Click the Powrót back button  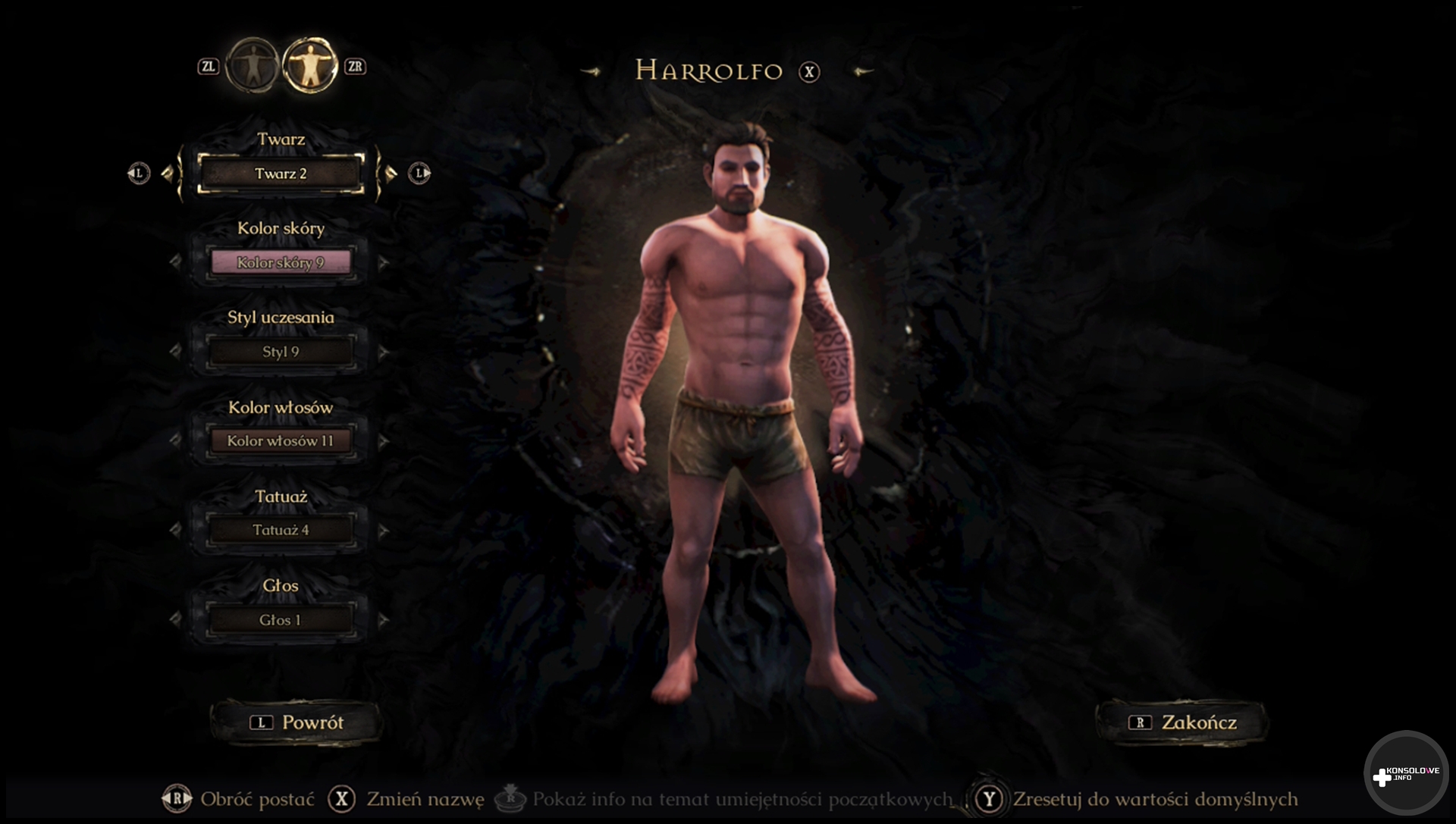297,722
